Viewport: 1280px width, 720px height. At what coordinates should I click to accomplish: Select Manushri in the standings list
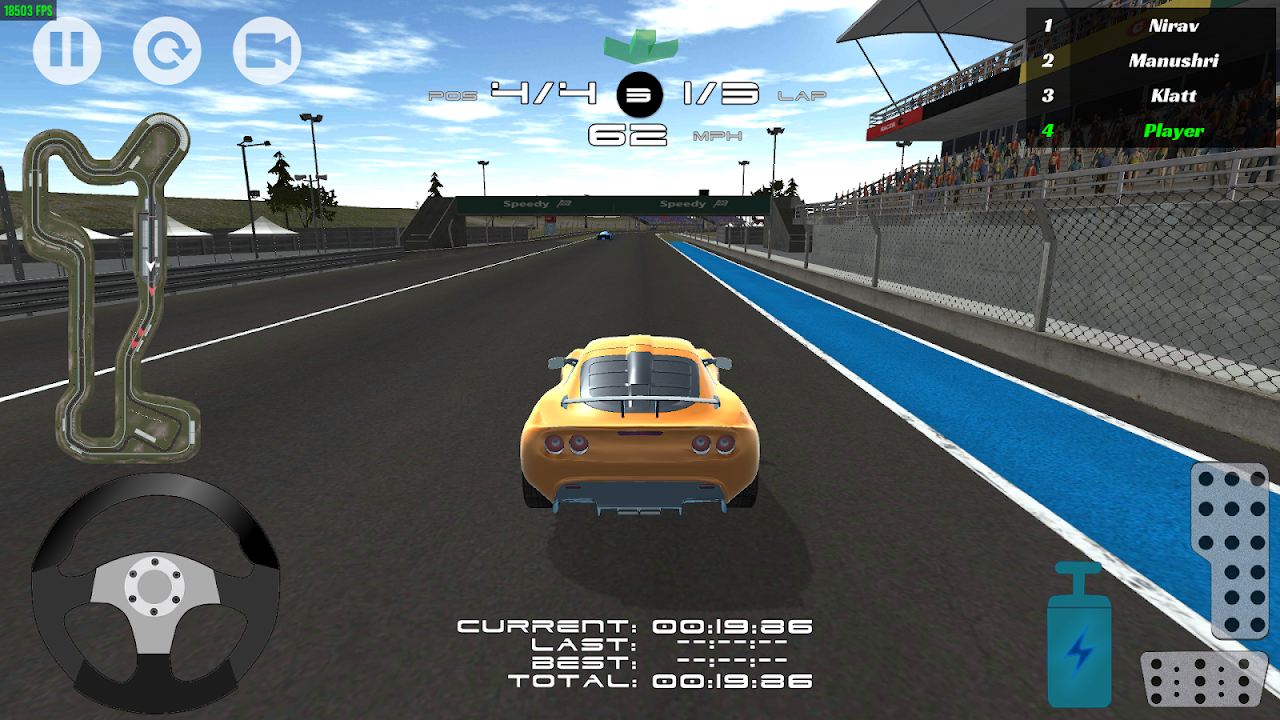click(1150, 61)
